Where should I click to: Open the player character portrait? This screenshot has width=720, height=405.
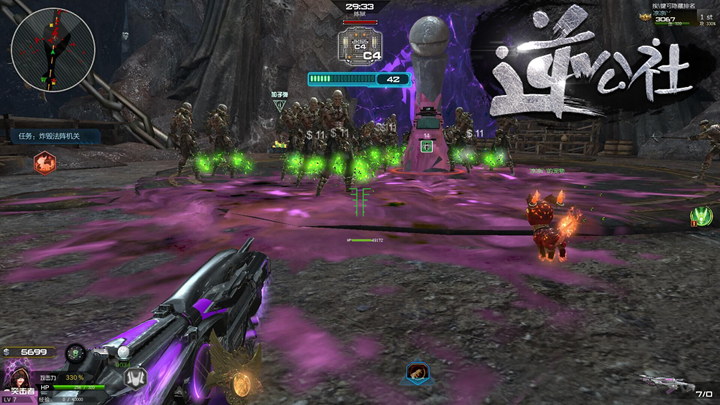[x=20, y=375]
